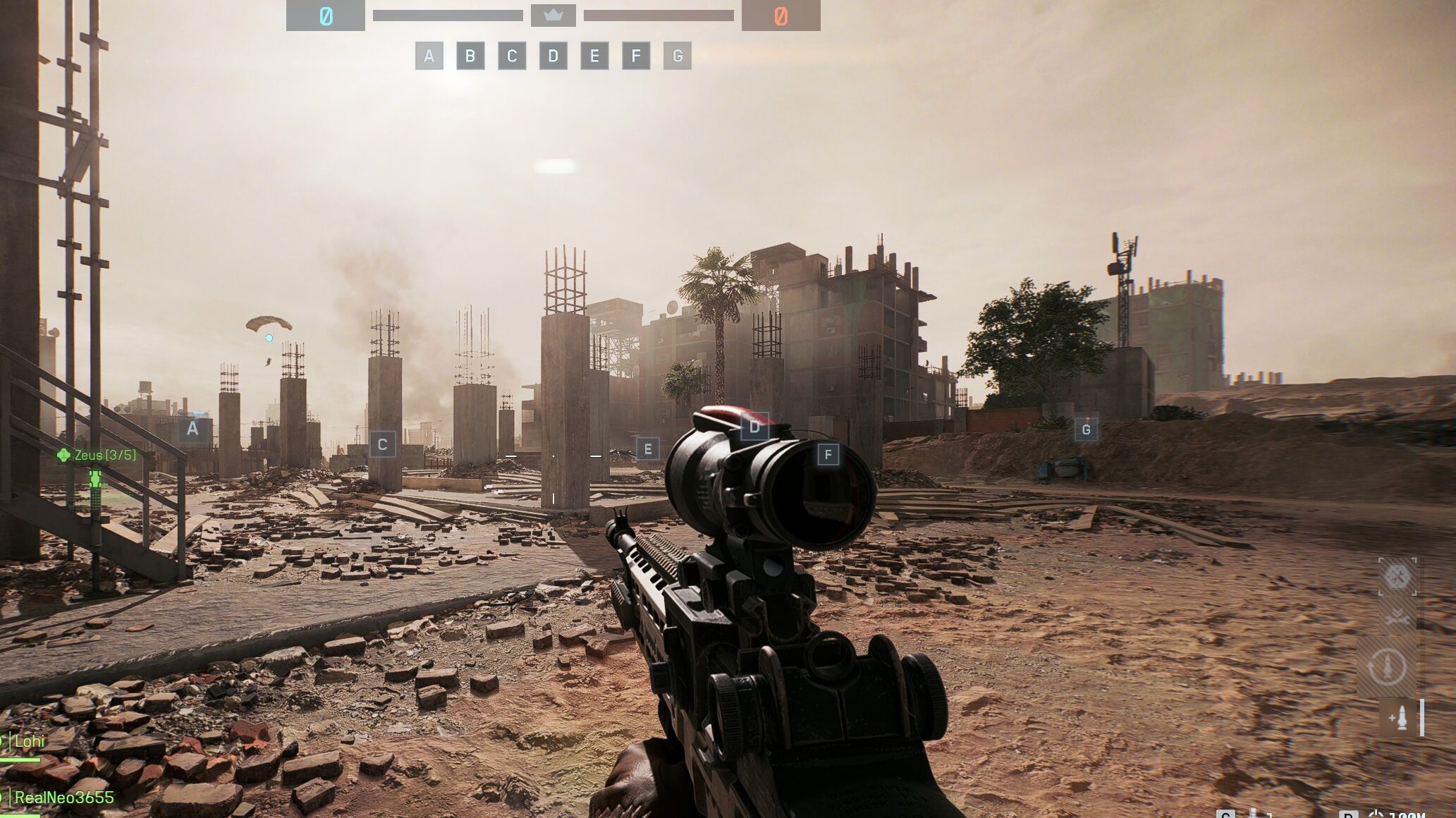
Task: Select objective A in the top capture bar
Action: pos(429,56)
